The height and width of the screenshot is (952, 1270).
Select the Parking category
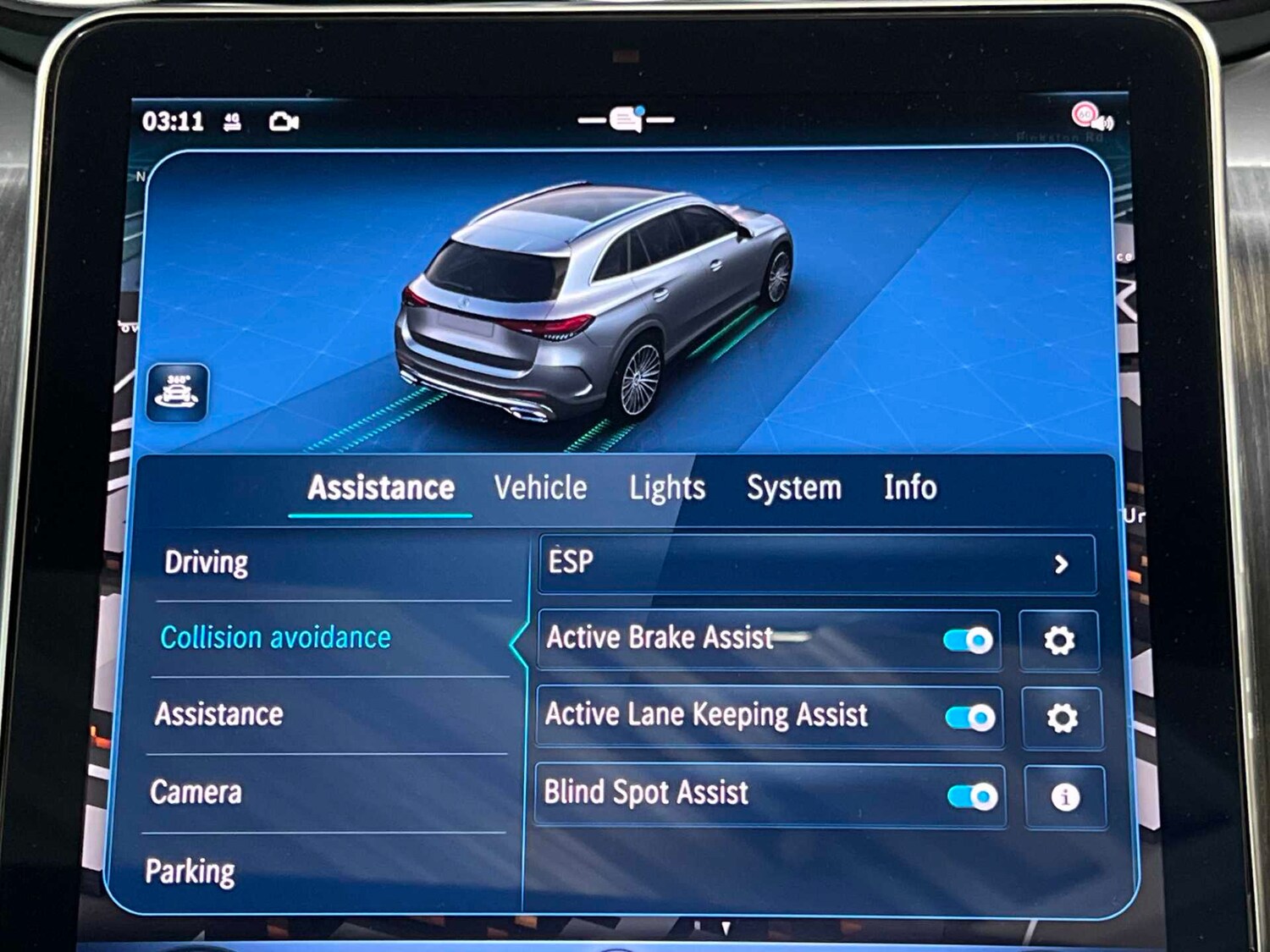(190, 870)
